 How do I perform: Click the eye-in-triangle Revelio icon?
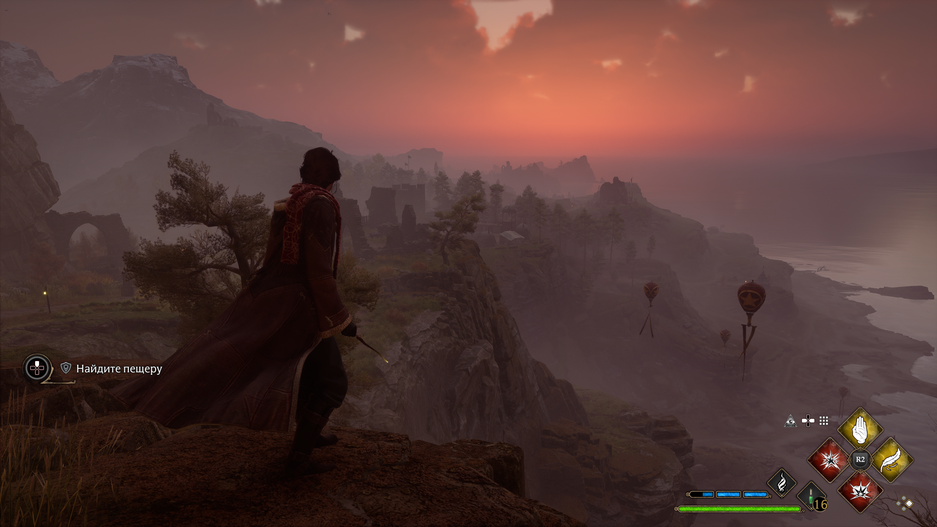(789, 421)
